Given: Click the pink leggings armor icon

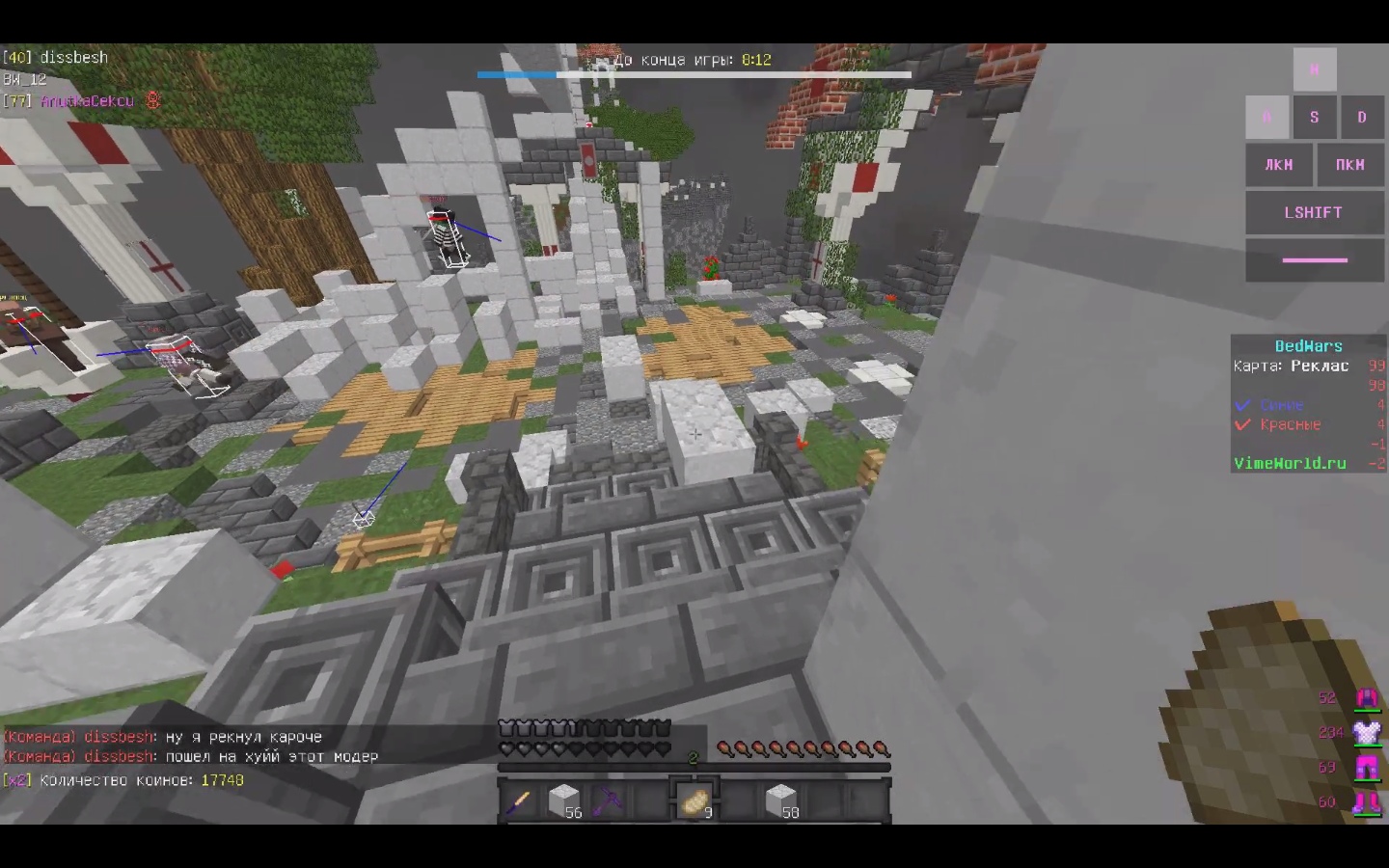Looking at the screenshot, I should pyautogui.click(x=1367, y=768).
